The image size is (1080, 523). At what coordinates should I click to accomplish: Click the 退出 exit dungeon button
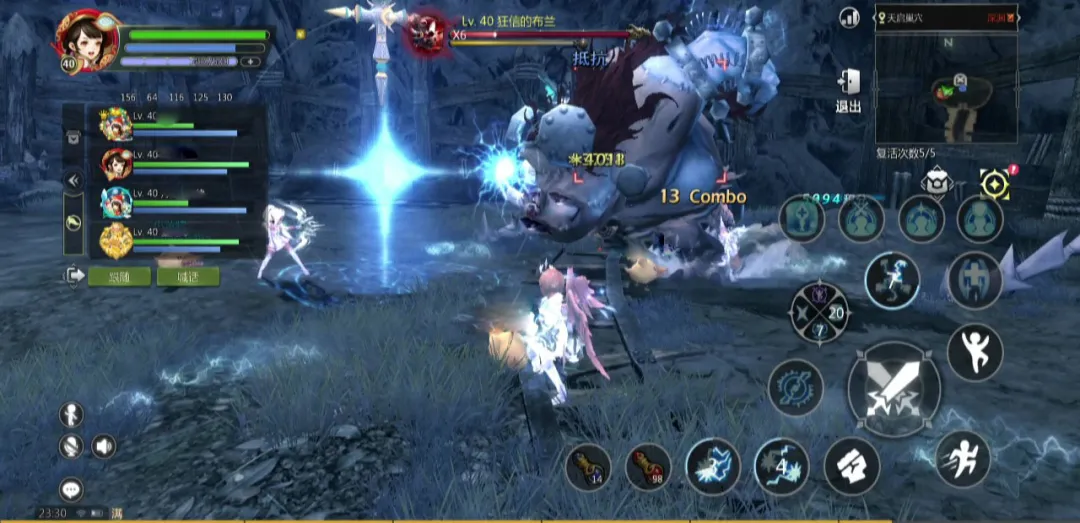tap(848, 90)
